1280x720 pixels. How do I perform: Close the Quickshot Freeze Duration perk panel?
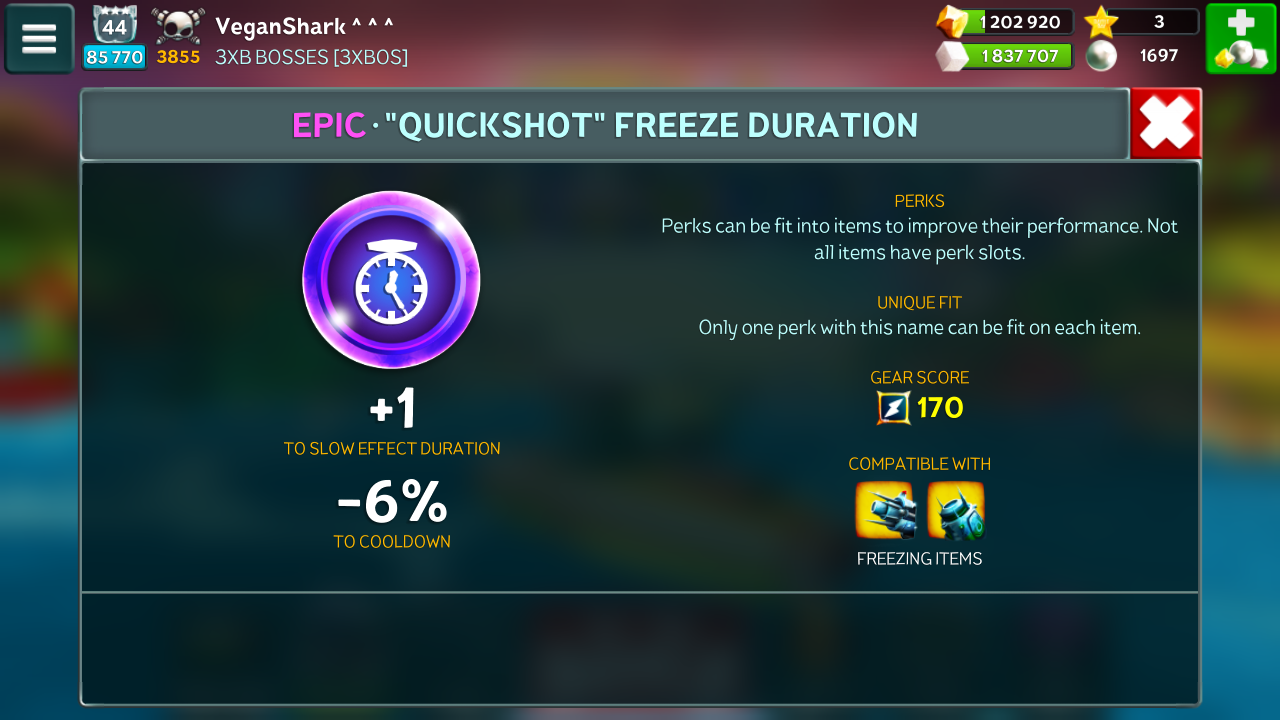click(1165, 124)
